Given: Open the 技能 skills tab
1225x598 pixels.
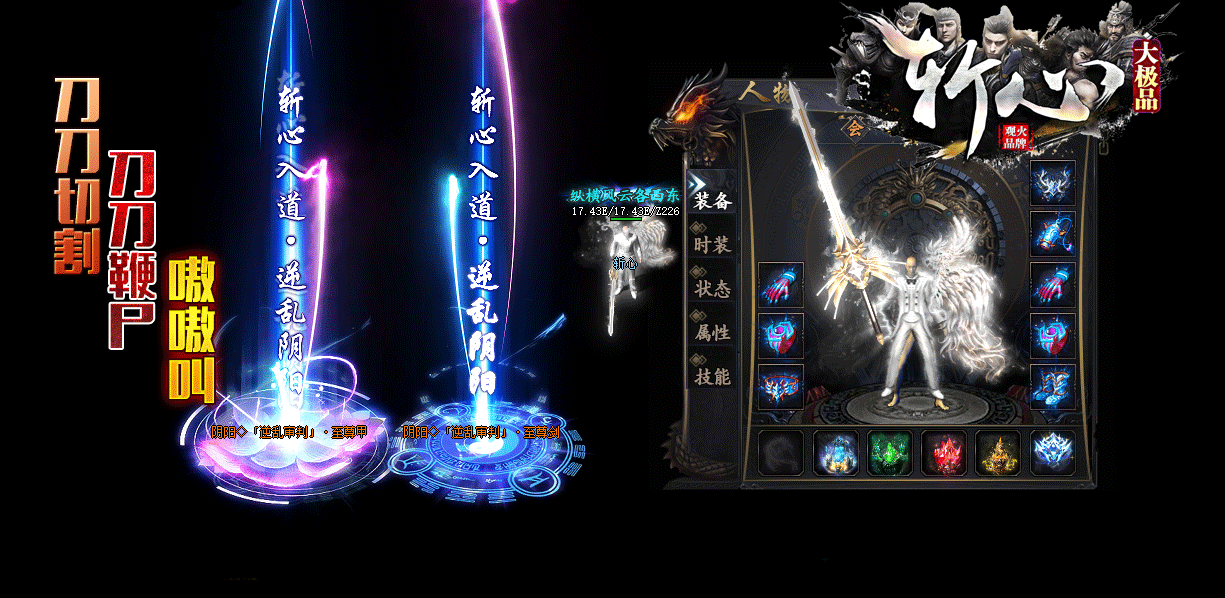Looking at the screenshot, I should pos(713,376).
